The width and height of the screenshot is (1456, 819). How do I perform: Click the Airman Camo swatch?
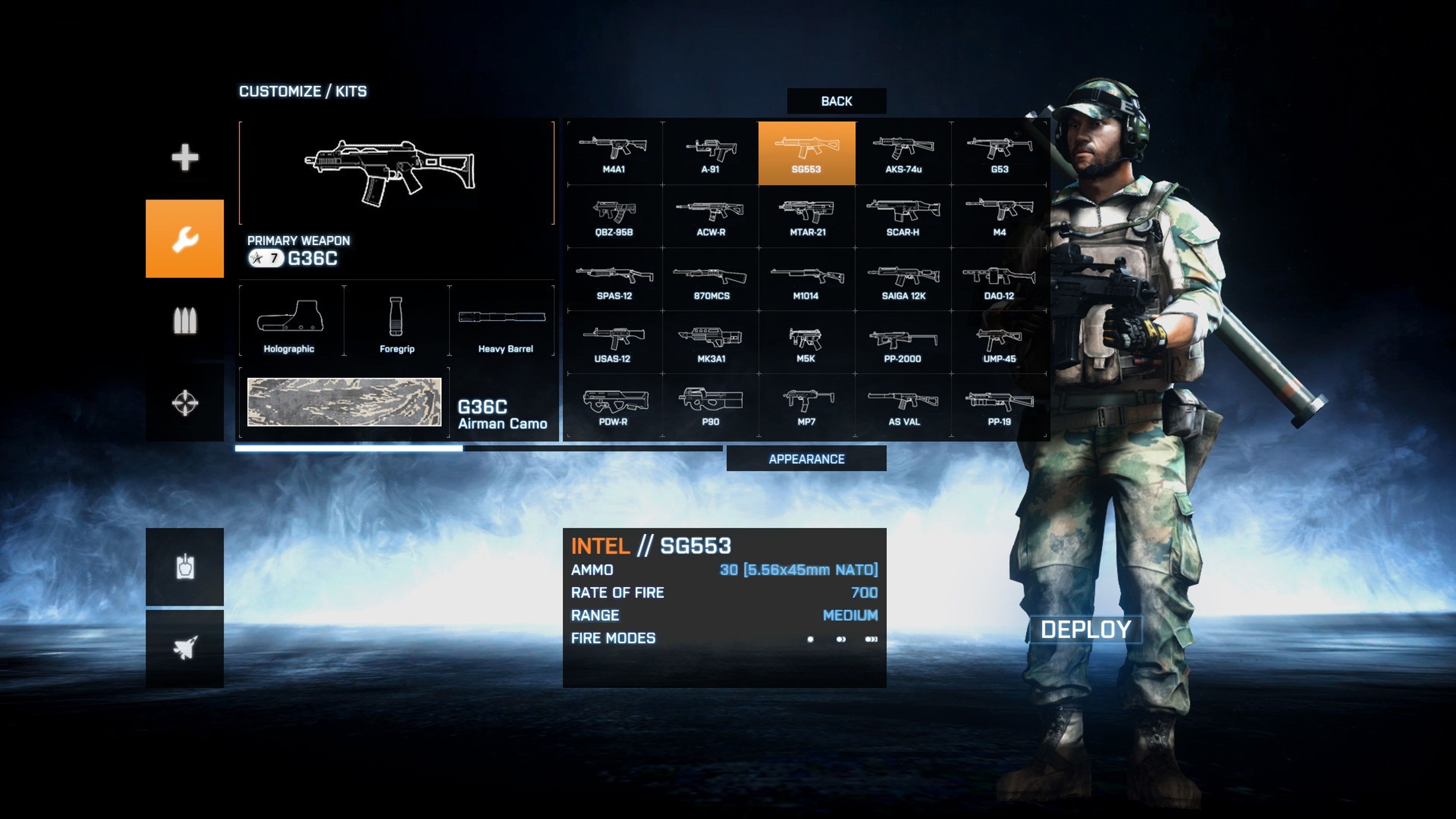point(344,402)
